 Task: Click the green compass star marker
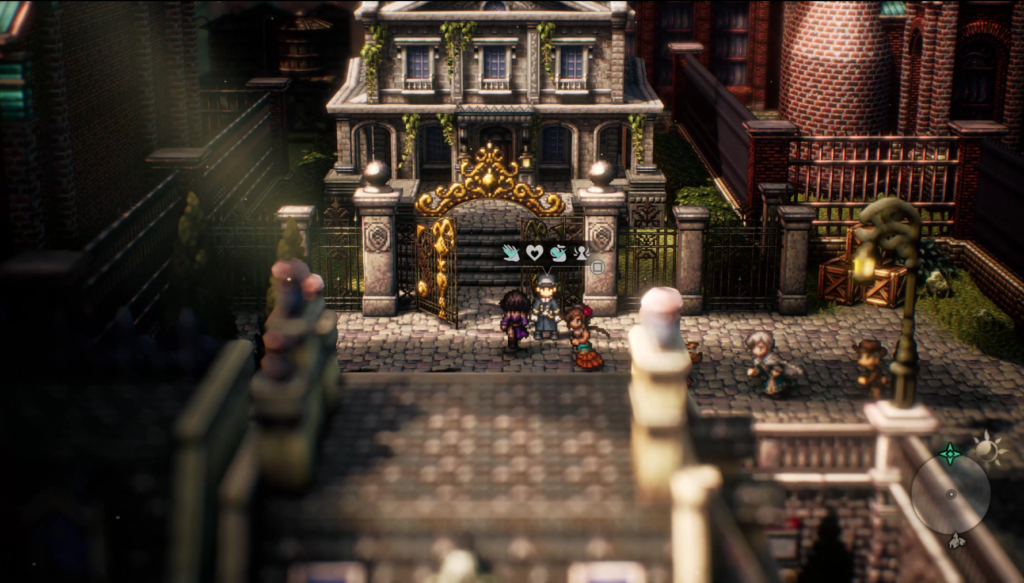coord(949,453)
